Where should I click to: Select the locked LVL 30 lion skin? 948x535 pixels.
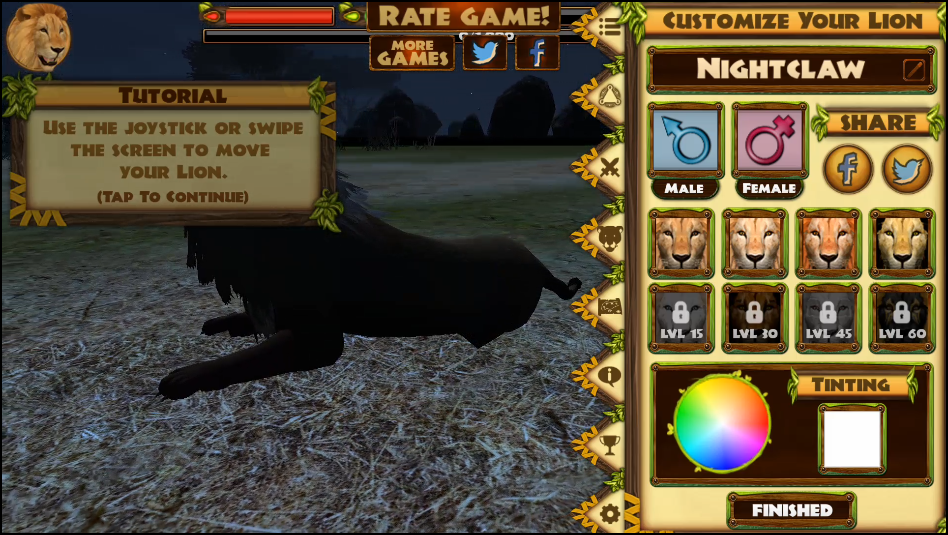click(x=755, y=318)
